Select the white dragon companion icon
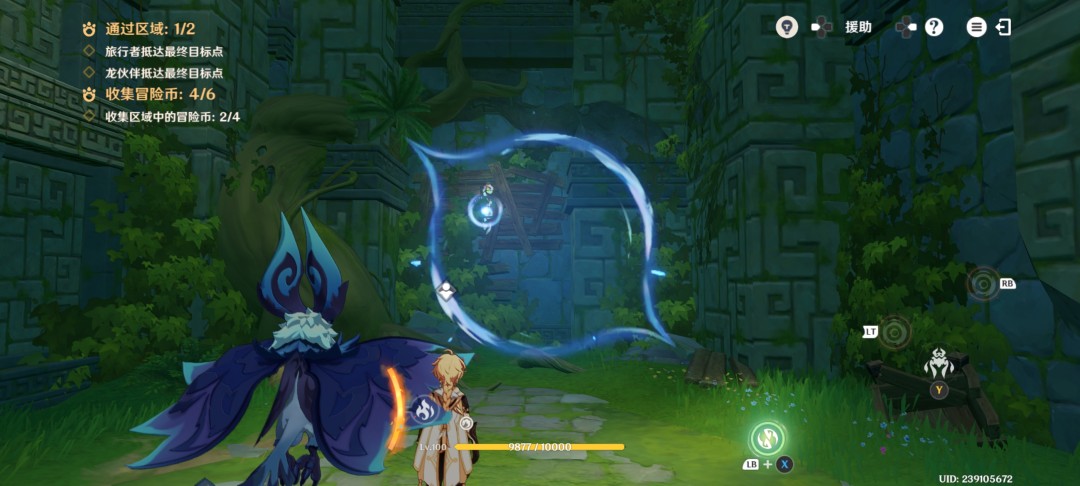Image resolution: width=1080 pixels, height=486 pixels. tap(938, 362)
